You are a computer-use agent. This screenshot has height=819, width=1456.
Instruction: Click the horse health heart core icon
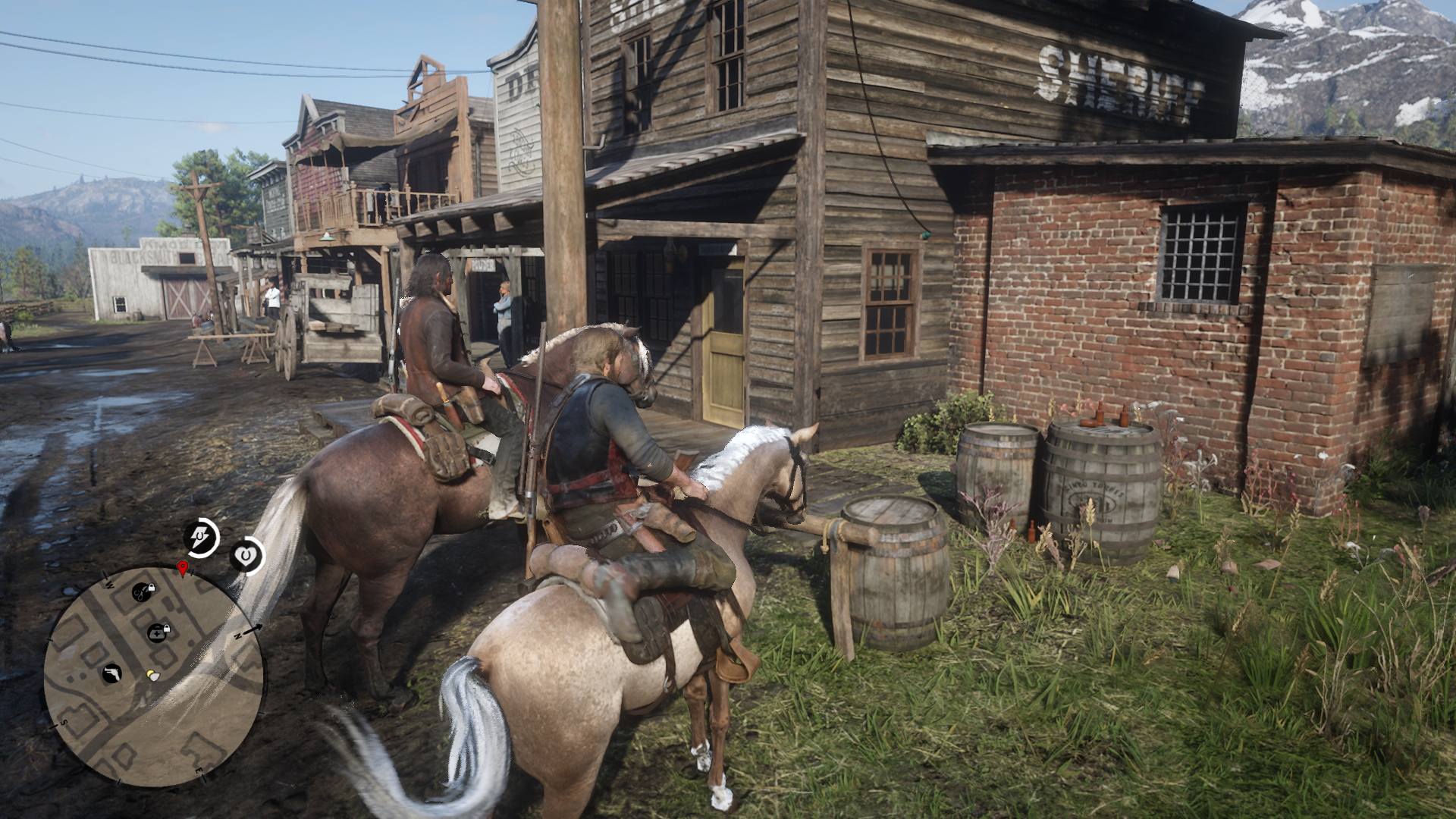[x=246, y=557]
